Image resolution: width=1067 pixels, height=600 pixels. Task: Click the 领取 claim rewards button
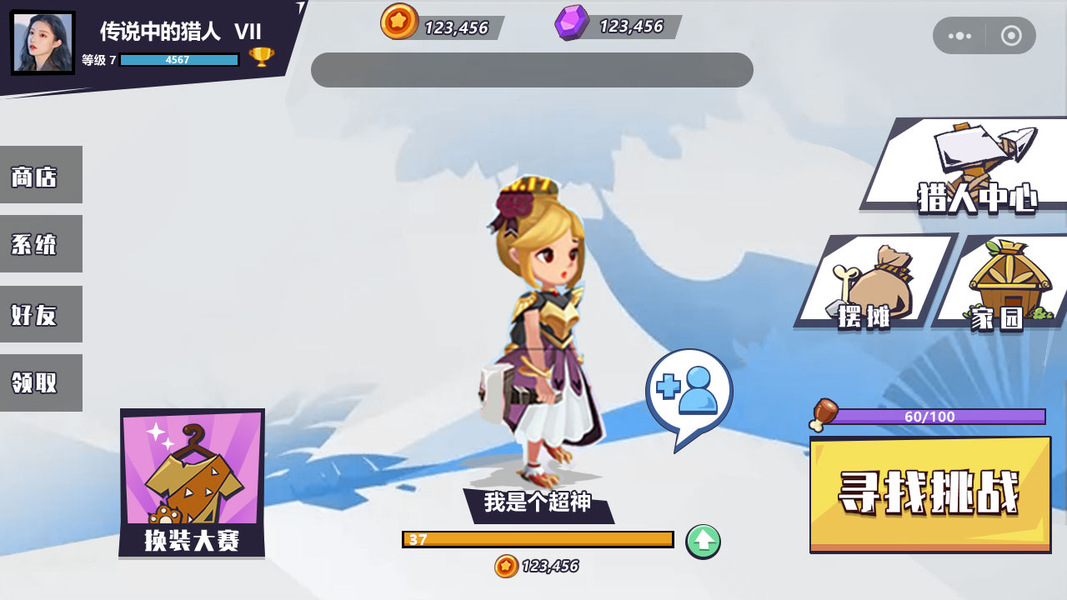pos(39,383)
